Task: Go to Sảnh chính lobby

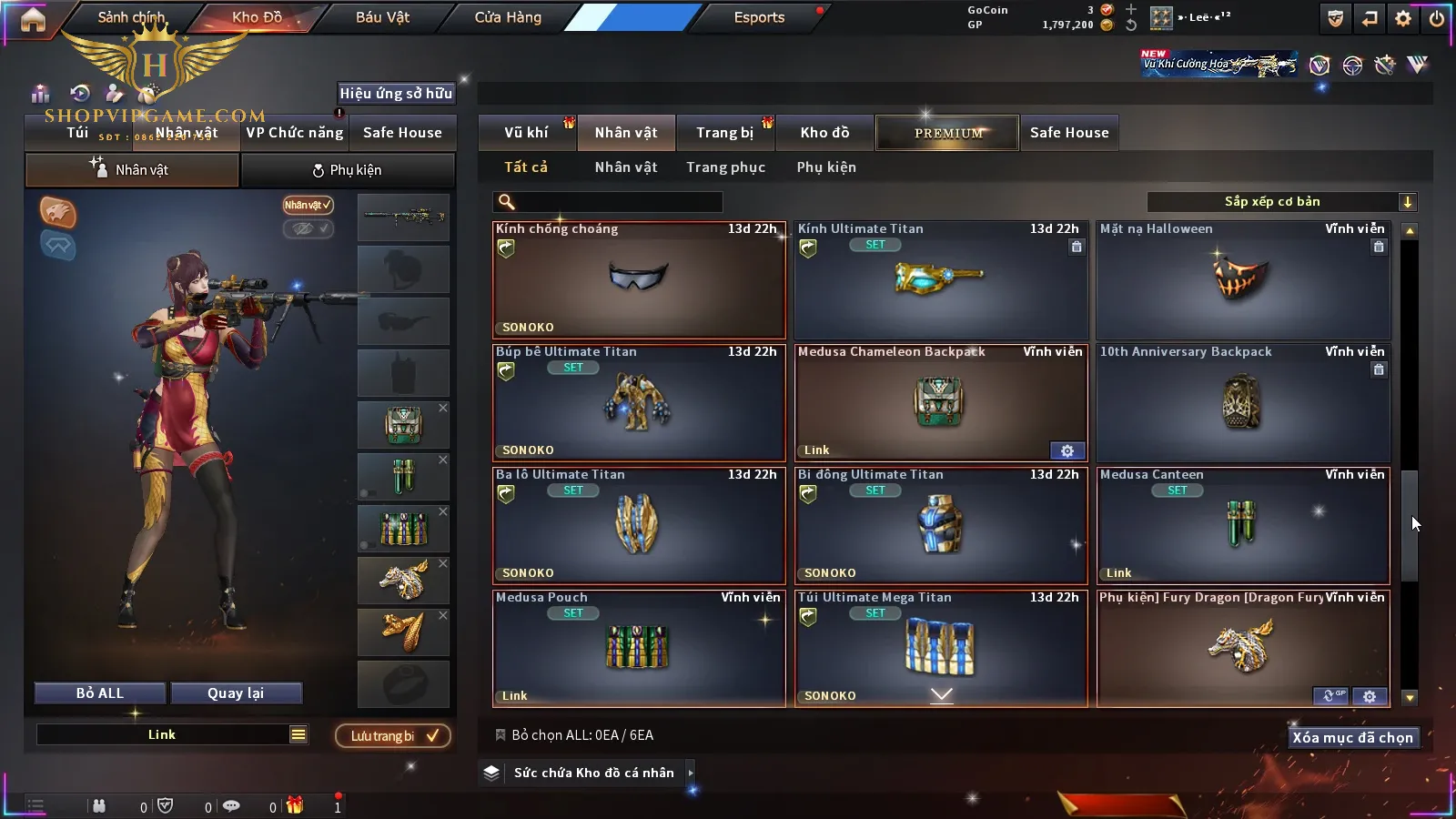Action: (x=132, y=17)
